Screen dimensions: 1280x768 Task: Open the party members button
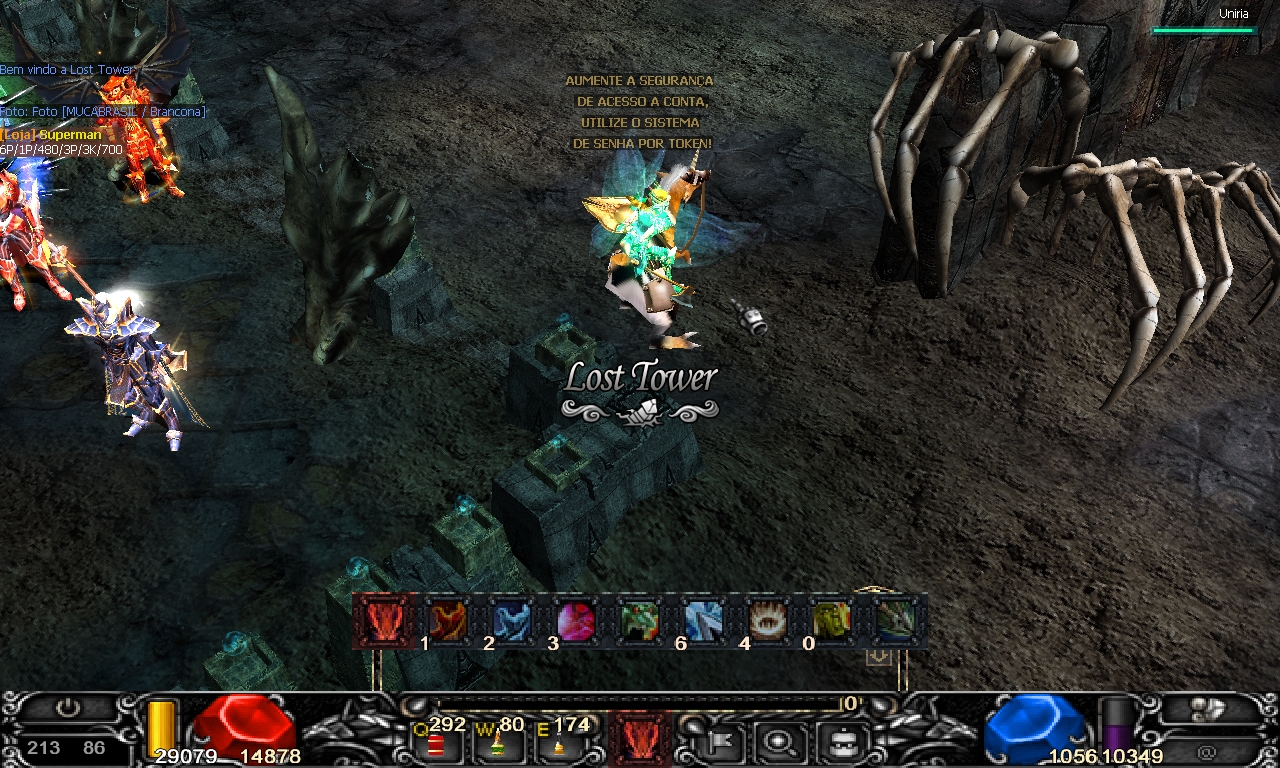[x=1210, y=709]
